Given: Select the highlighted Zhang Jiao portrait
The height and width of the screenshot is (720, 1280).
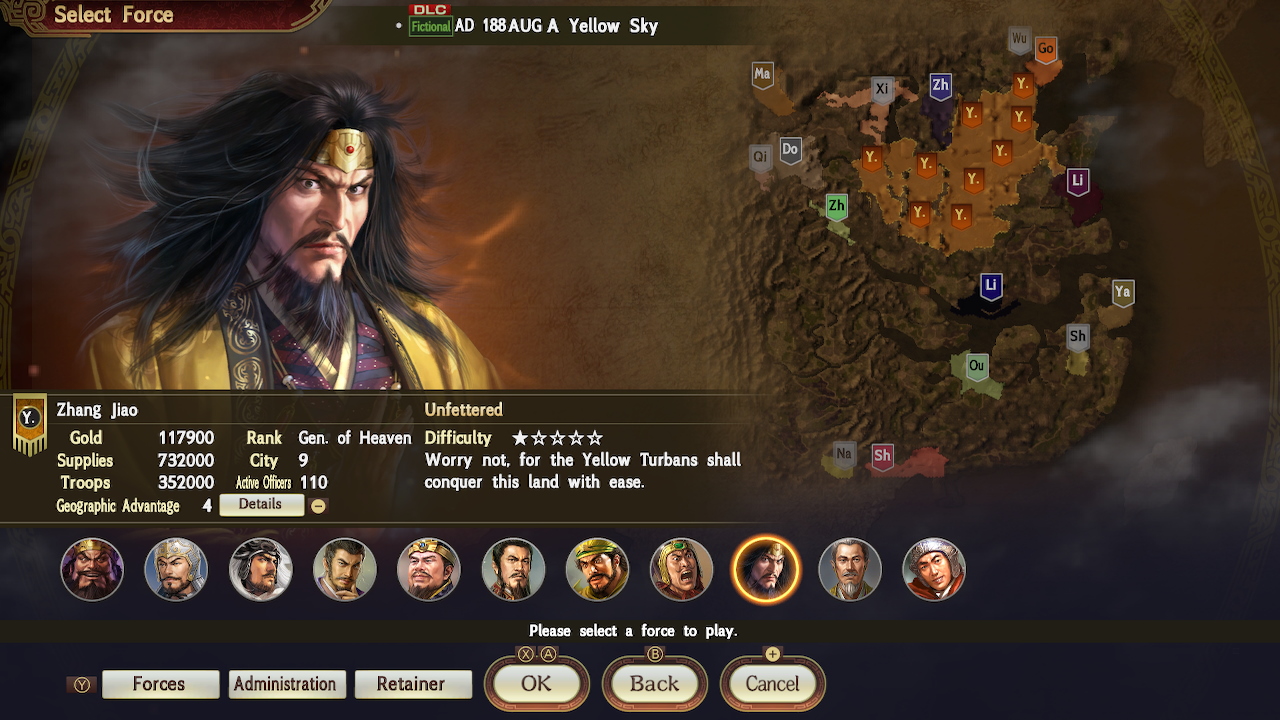Looking at the screenshot, I should [765, 568].
